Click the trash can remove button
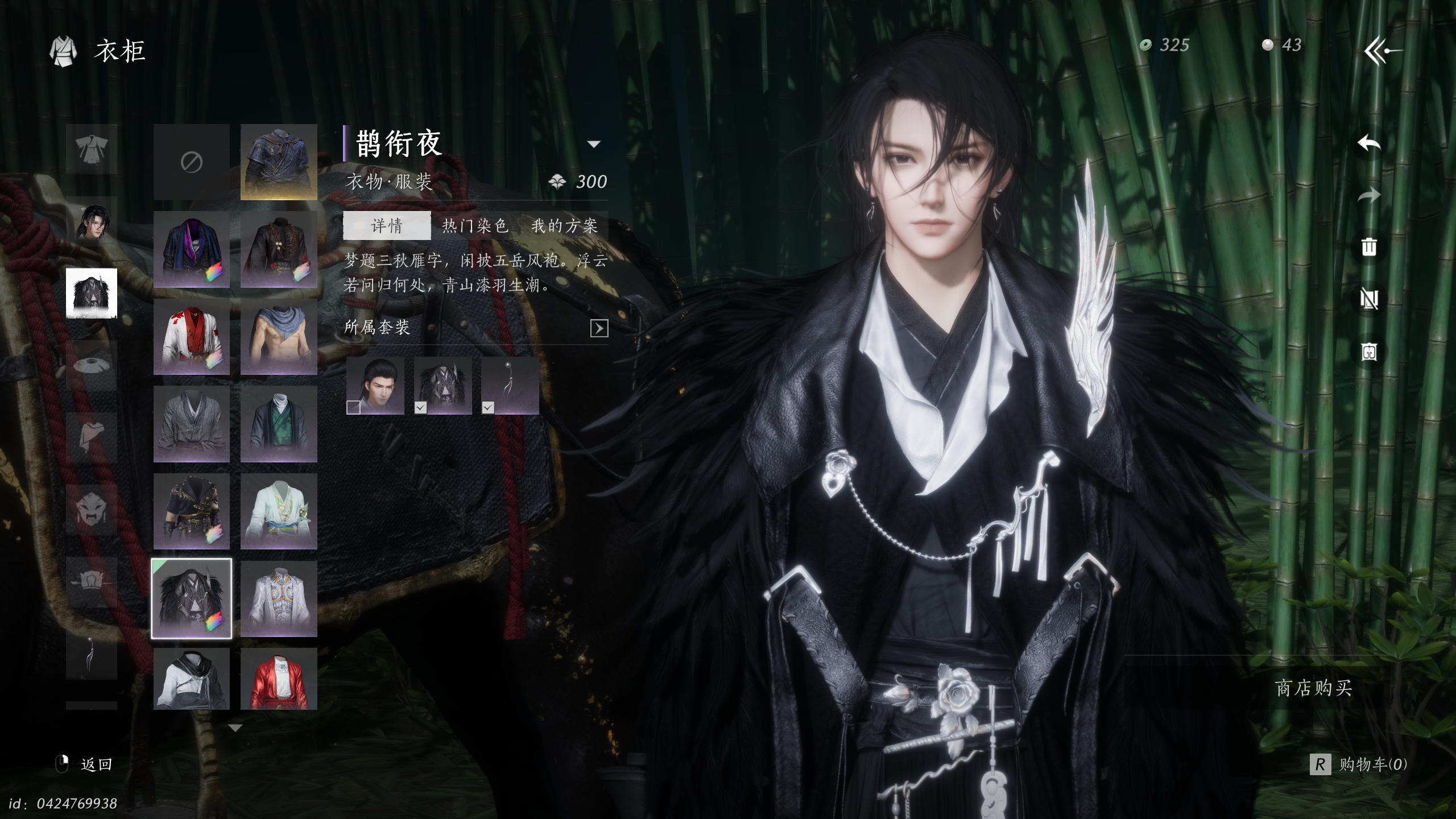This screenshot has width=1456, height=819. tap(1369, 247)
